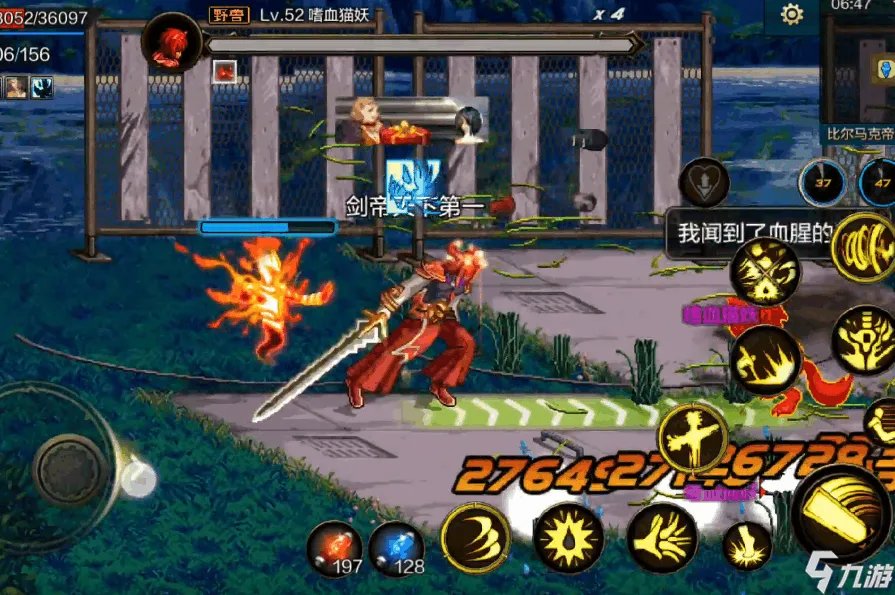This screenshot has height=595, width=895.
Task: Activate the ground stomp skill
Action: (747, 546)
